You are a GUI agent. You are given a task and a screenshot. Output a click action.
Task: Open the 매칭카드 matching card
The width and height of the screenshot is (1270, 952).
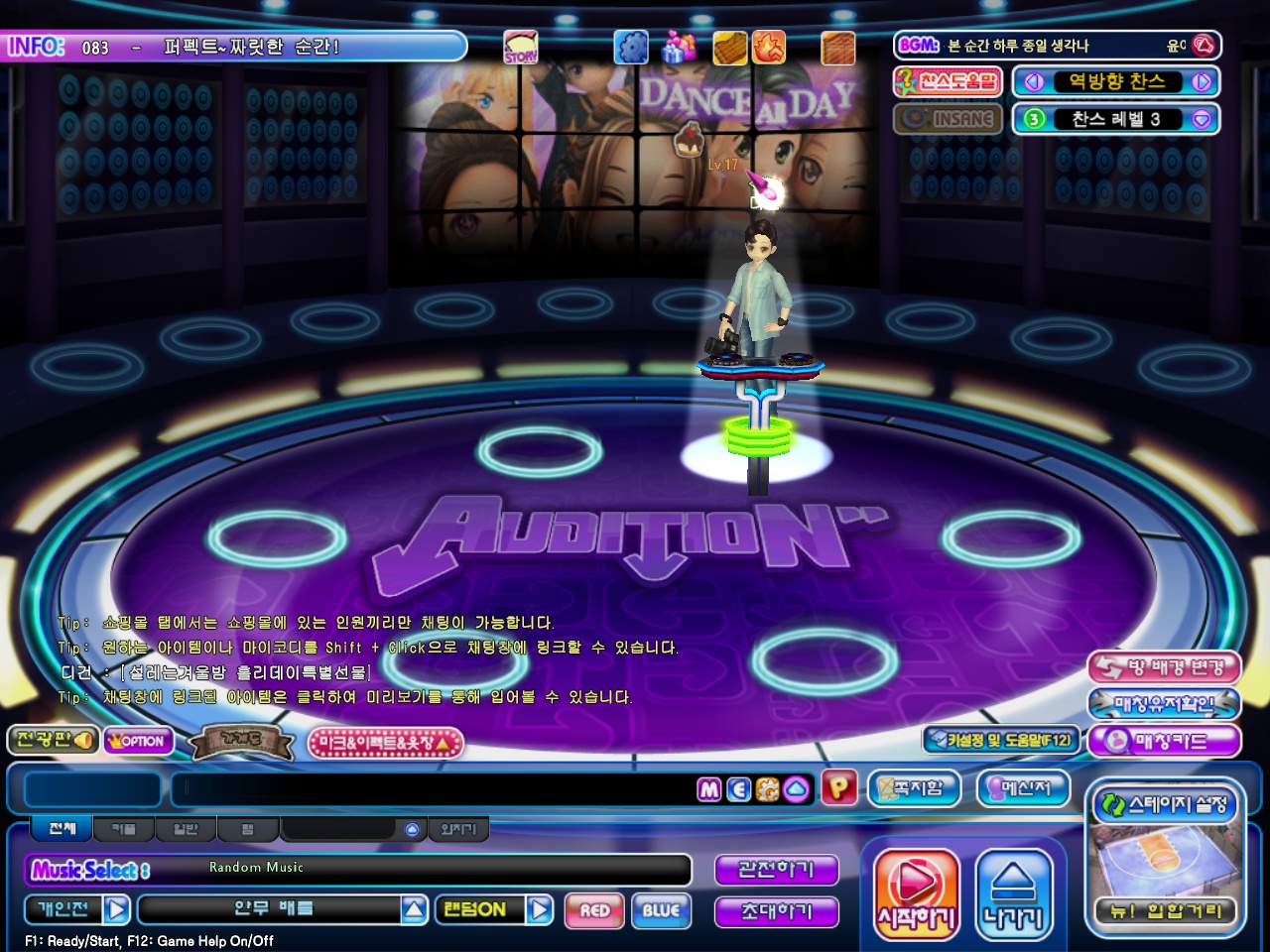1165,741
